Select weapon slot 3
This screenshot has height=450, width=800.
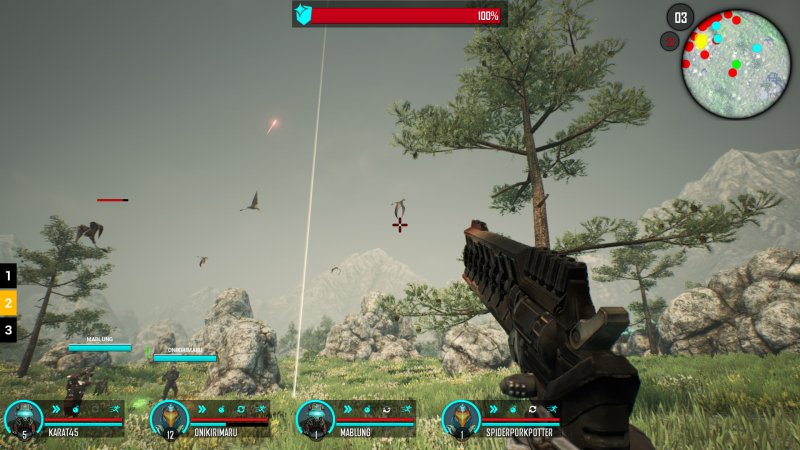[x=9, y=329]
